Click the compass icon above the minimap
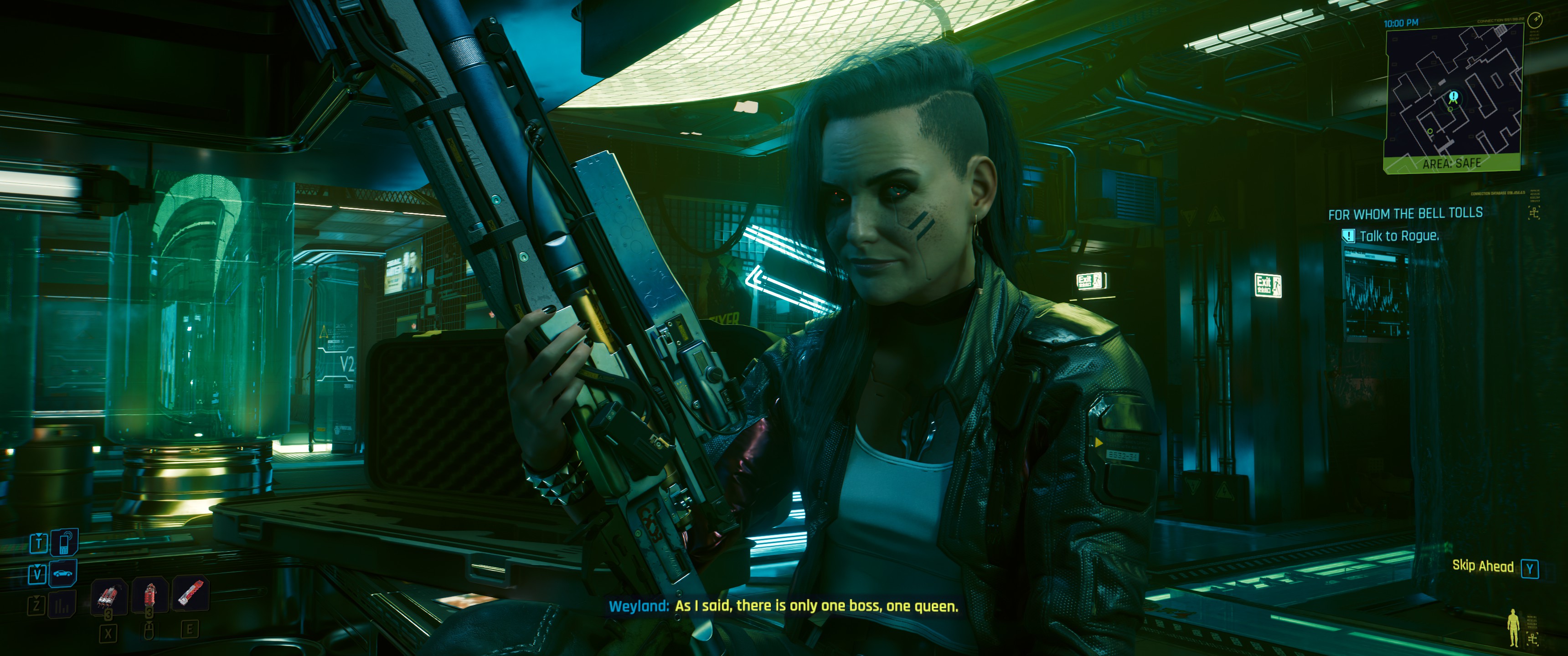The width and height of the screenshot is (1568, 656). (x=1536, y=20)
